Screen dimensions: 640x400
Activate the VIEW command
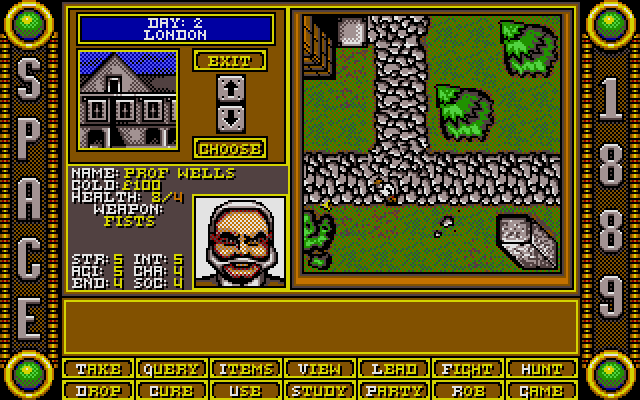pyautogui.click(x=319, y=369)
